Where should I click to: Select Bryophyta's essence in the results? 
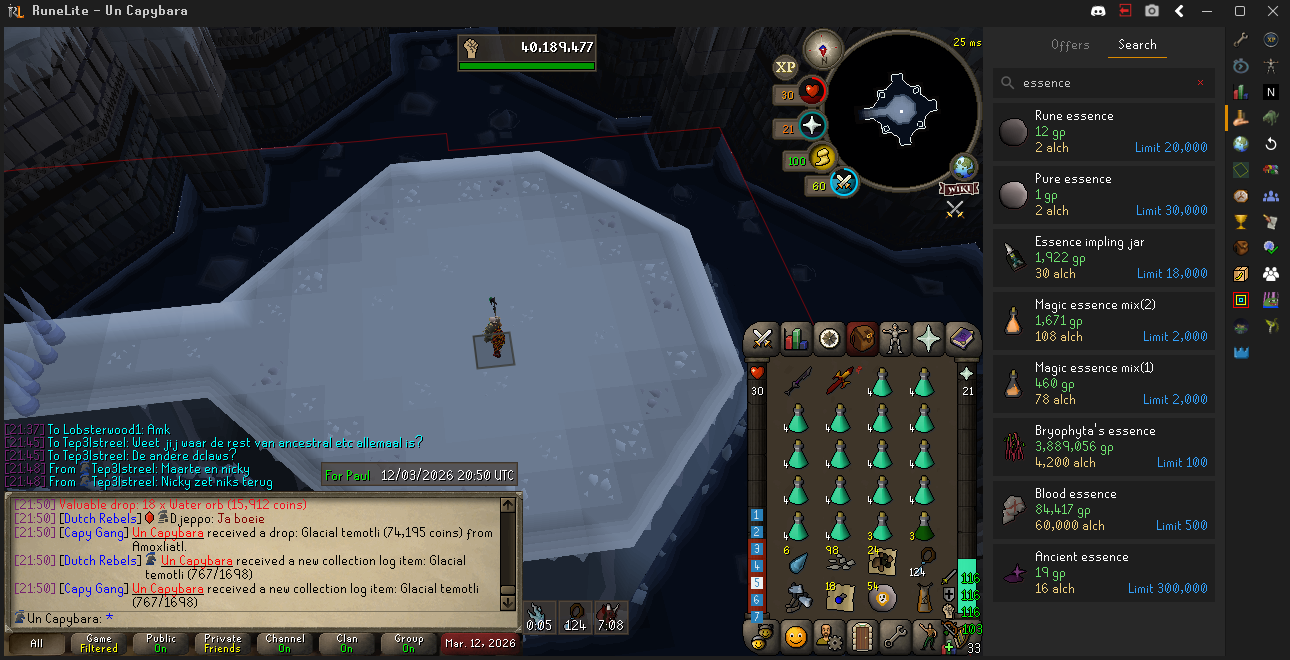coord(1104,446)
